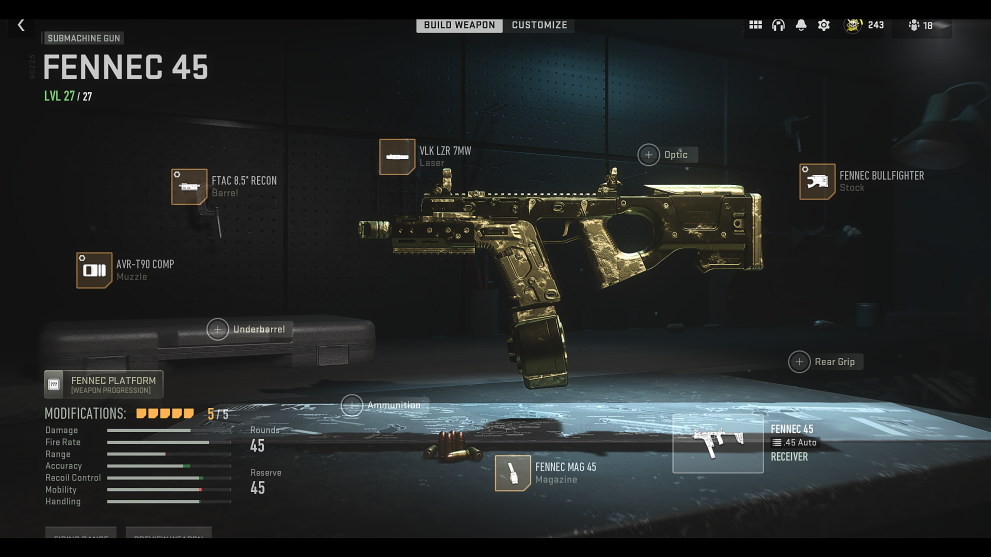This screenshot has height=557, width=991.
Task: Open the grid menu icon
Action: pyautogui.click(x=755, y=25)
